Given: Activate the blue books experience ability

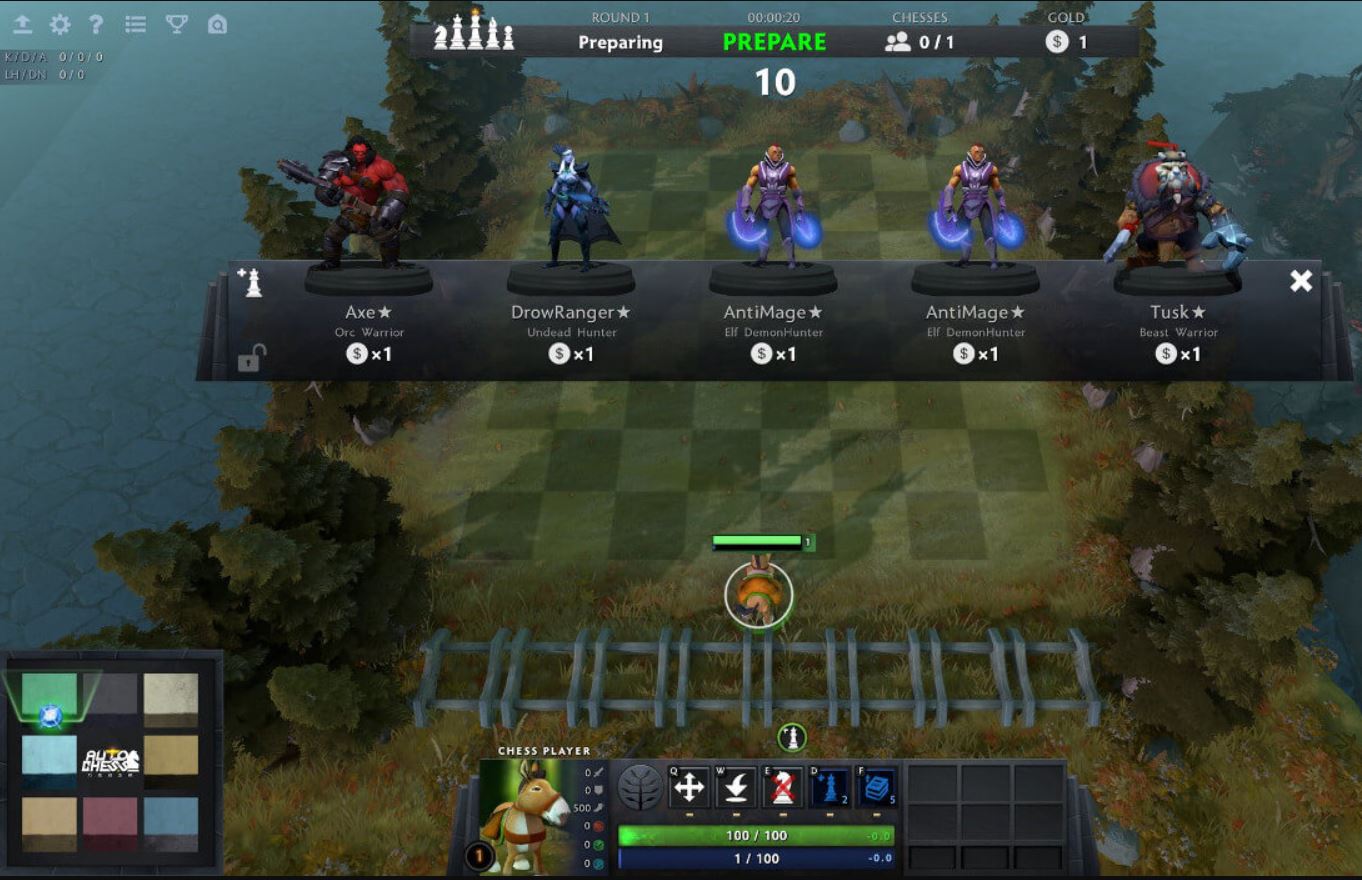Looking at the screenshot, I should click(x=877, y=788).
